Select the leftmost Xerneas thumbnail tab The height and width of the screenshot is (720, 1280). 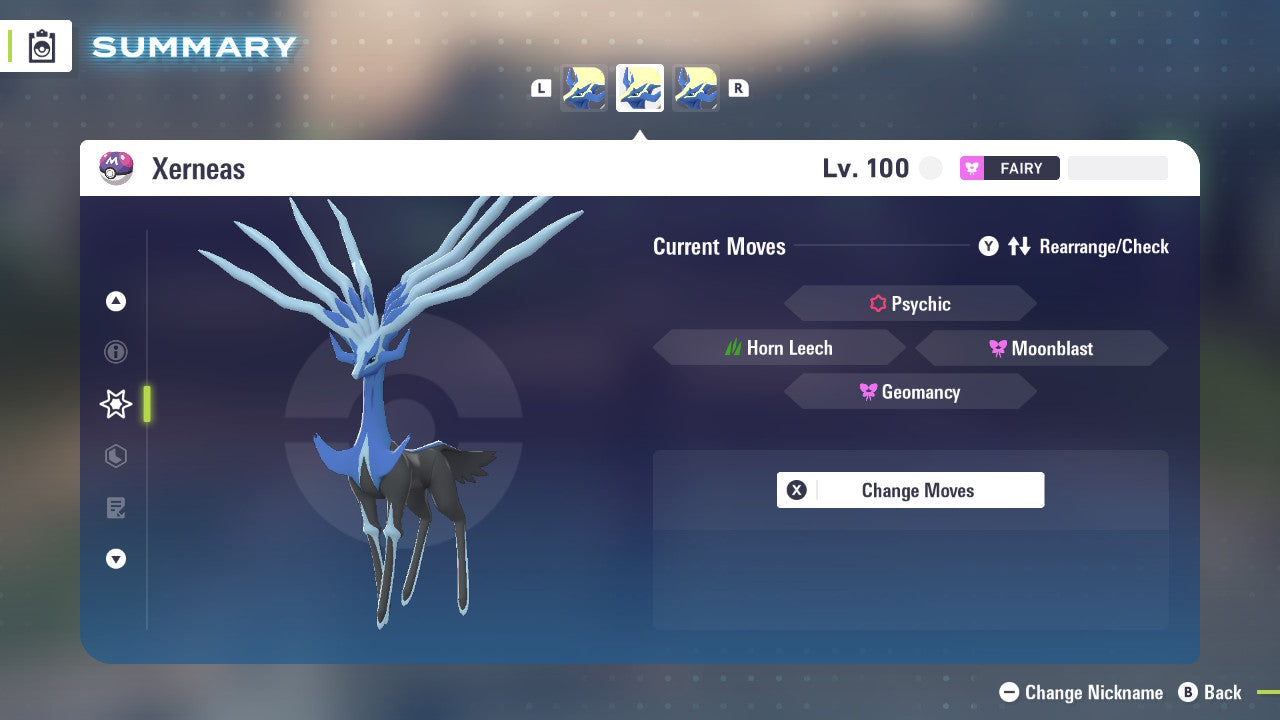point(584,88)
